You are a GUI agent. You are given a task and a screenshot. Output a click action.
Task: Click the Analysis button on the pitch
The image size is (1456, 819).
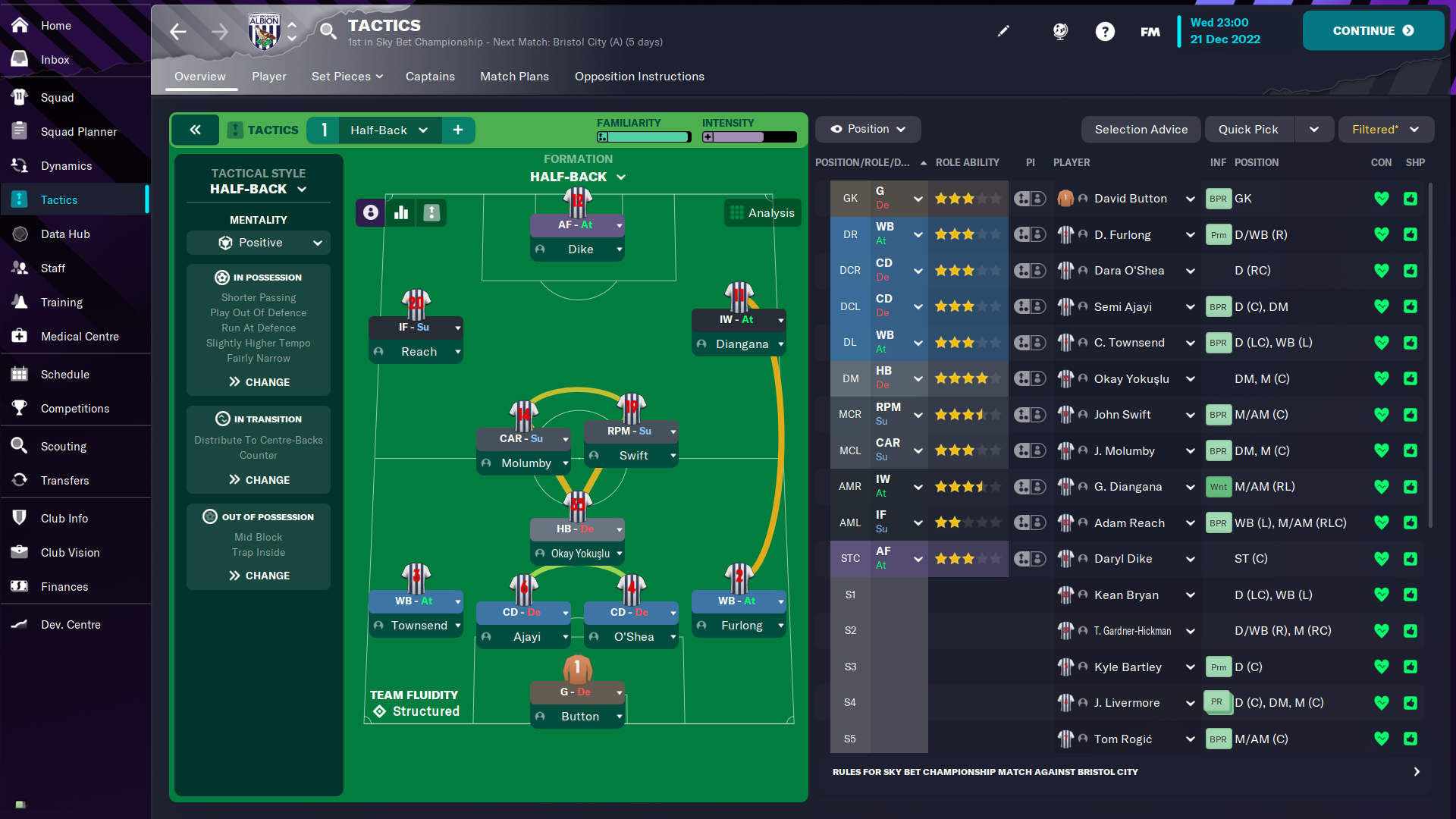tap(762, 212)
